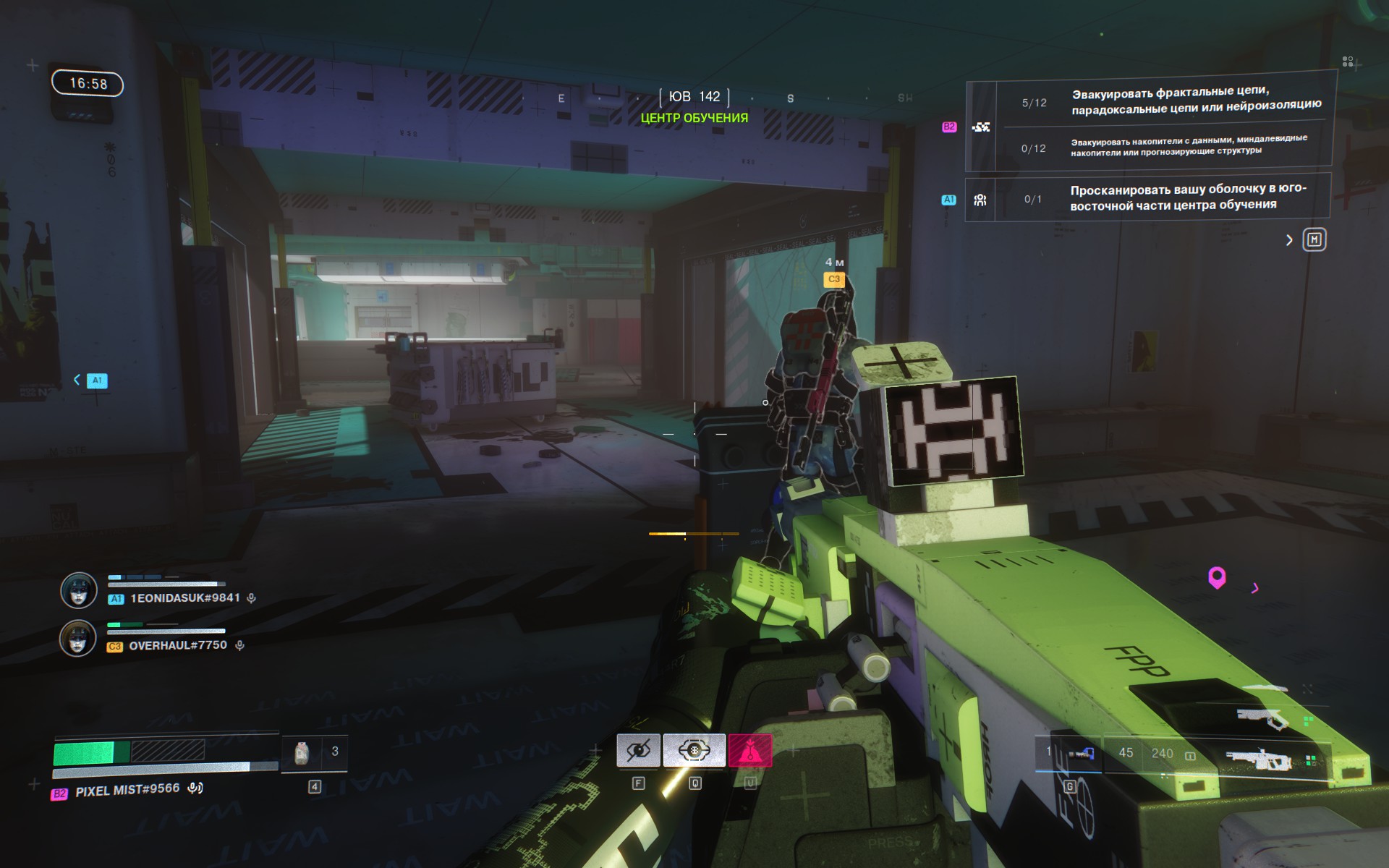Select squadmate OVERHAUL#7750's portrait
Screen dimensions: 1389x868
coord(78,639)
